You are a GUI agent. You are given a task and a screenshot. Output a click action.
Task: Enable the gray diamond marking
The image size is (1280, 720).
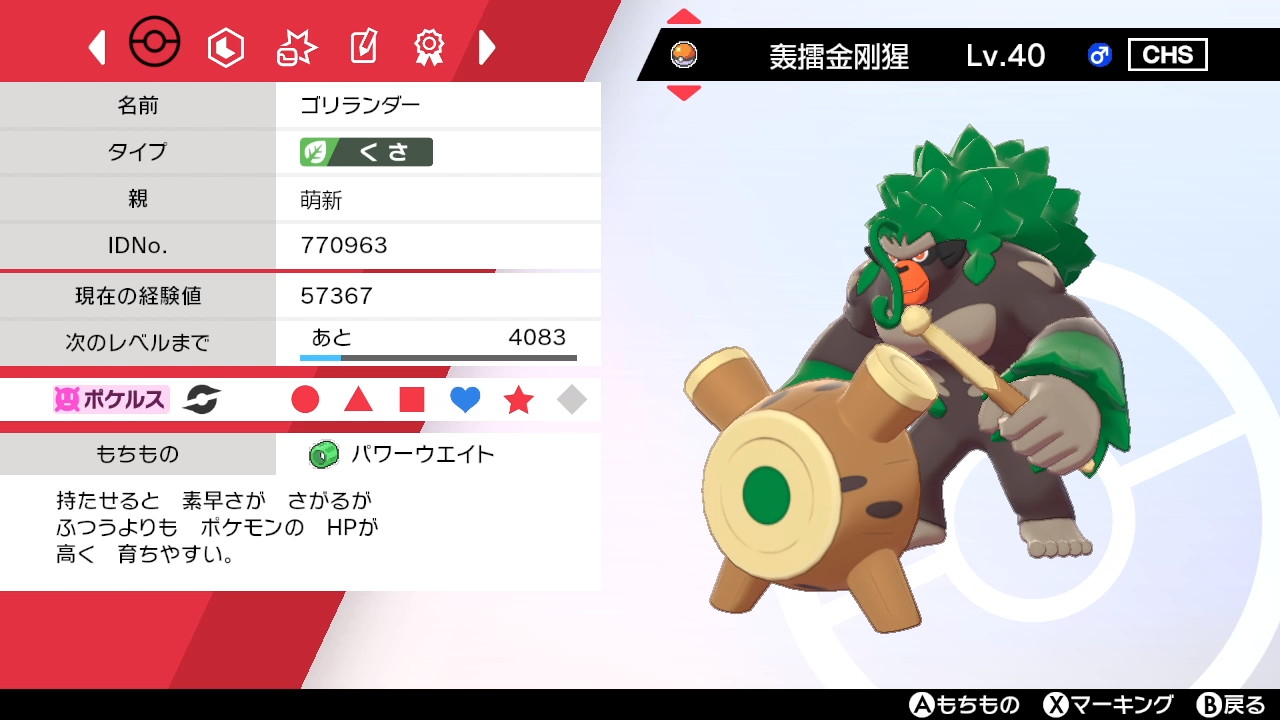(571, 399)
